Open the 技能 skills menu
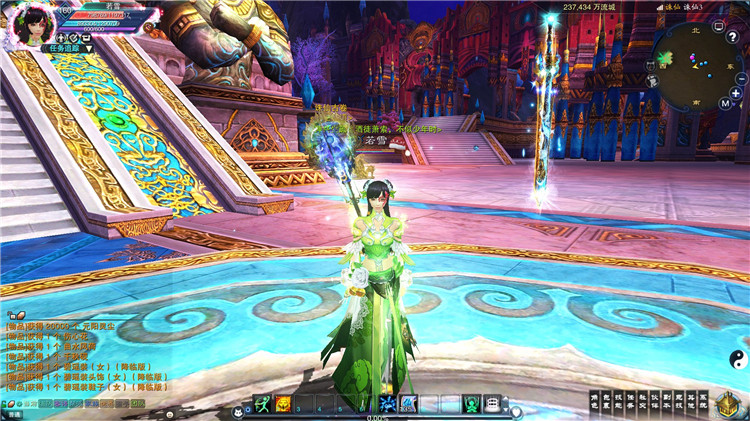 [617, 400]
